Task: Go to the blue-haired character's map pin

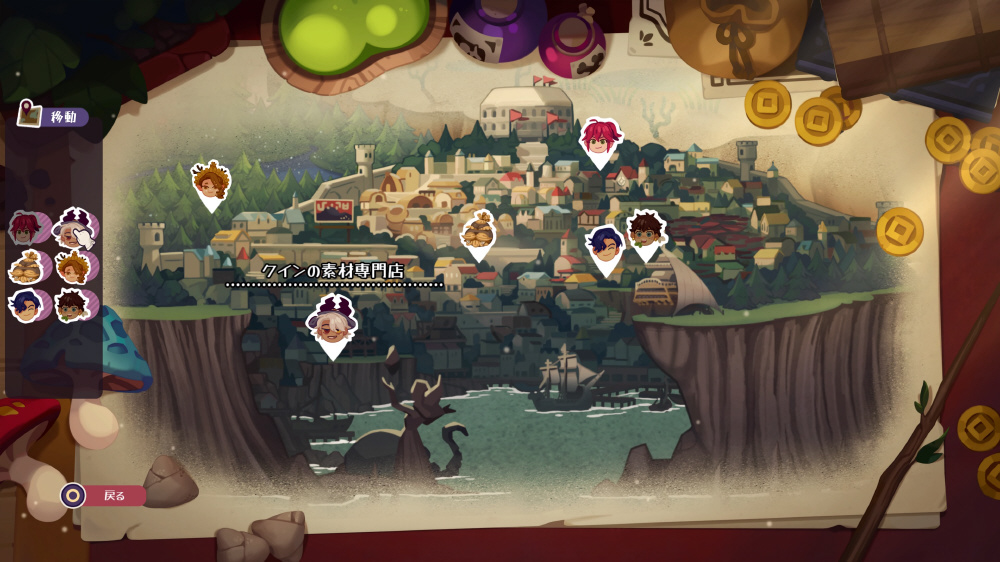Action: tap(606, 247)
